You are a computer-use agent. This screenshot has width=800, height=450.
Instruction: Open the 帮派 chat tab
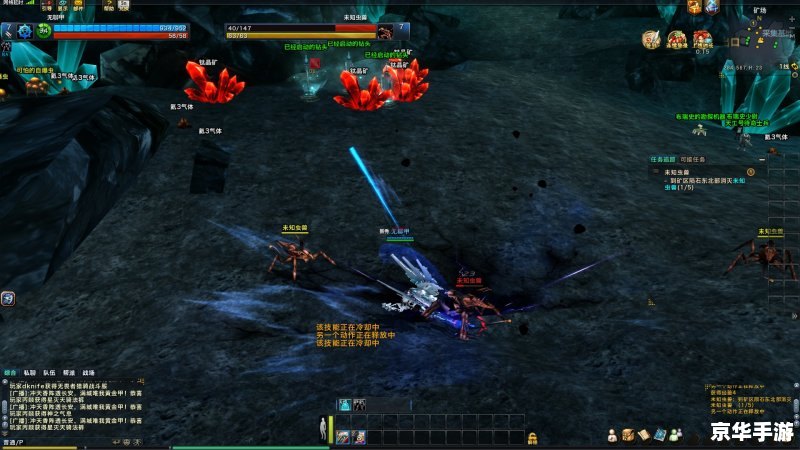tap(67, 371)
